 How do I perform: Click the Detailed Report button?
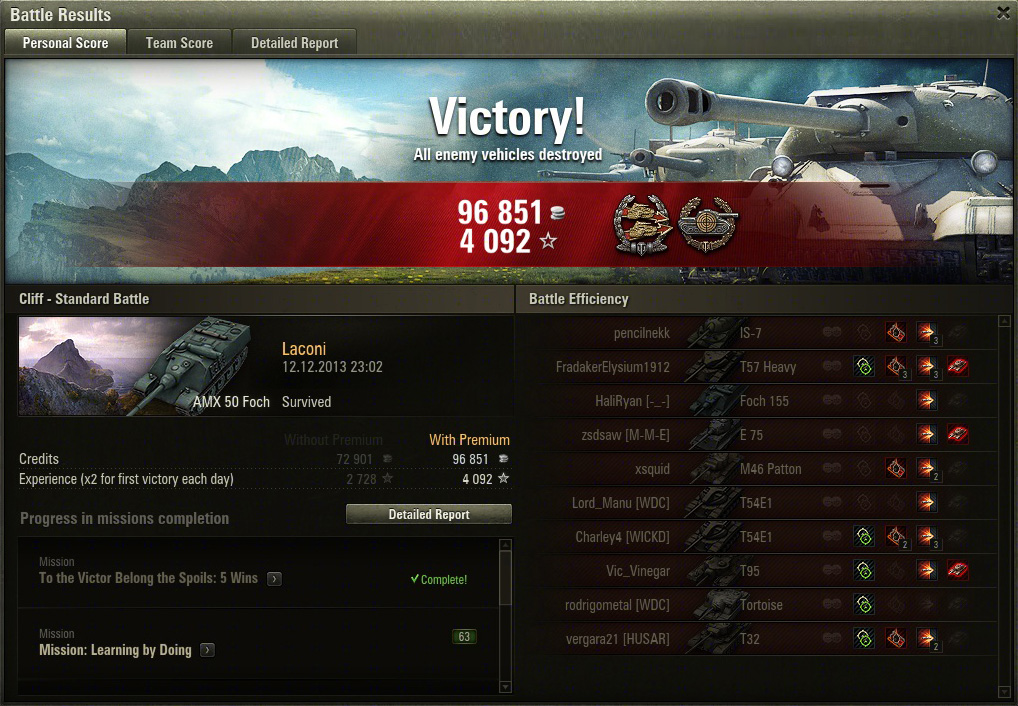point(428,514)
